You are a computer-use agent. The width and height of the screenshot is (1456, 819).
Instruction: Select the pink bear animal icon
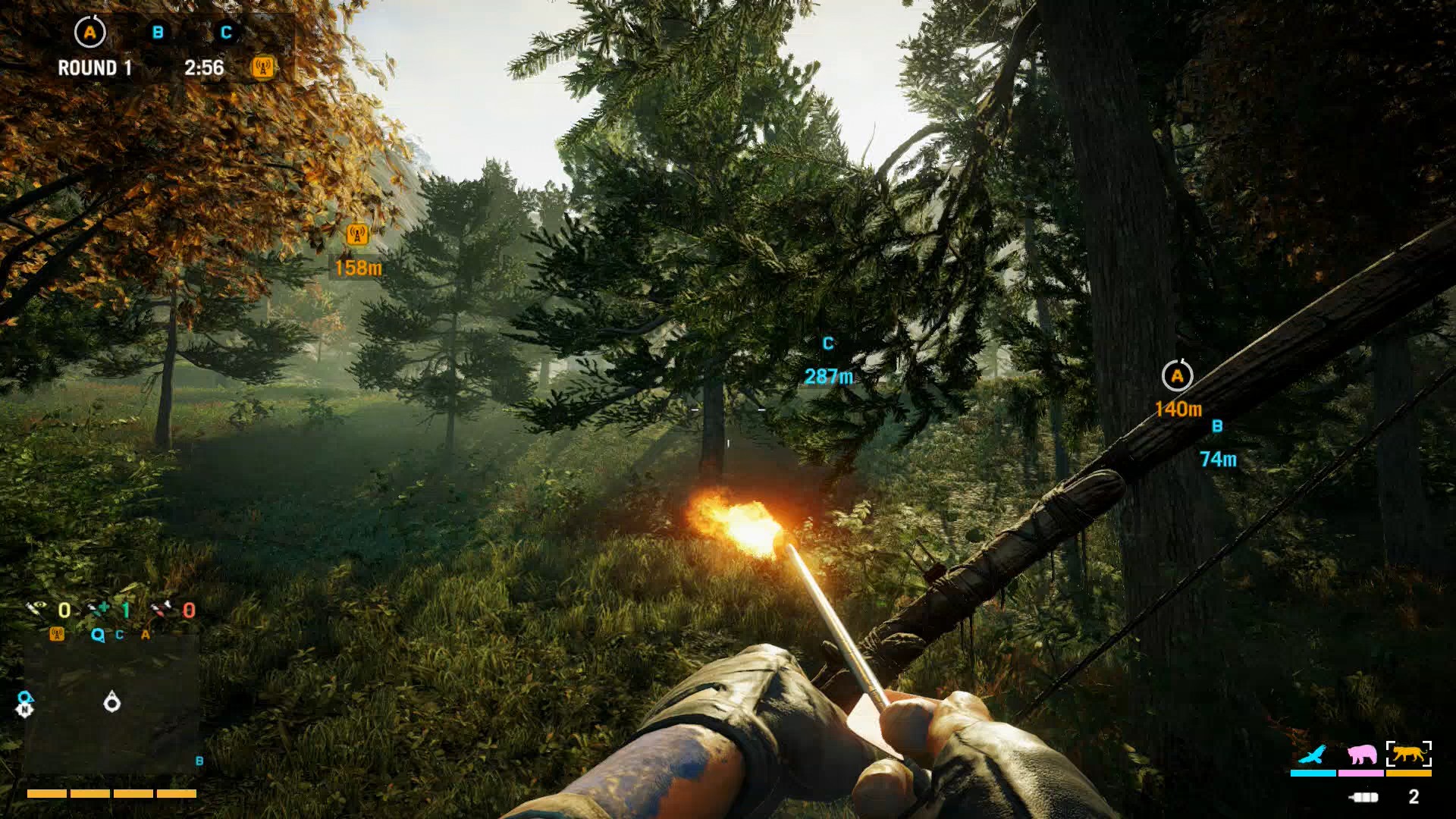point(1361,755)
